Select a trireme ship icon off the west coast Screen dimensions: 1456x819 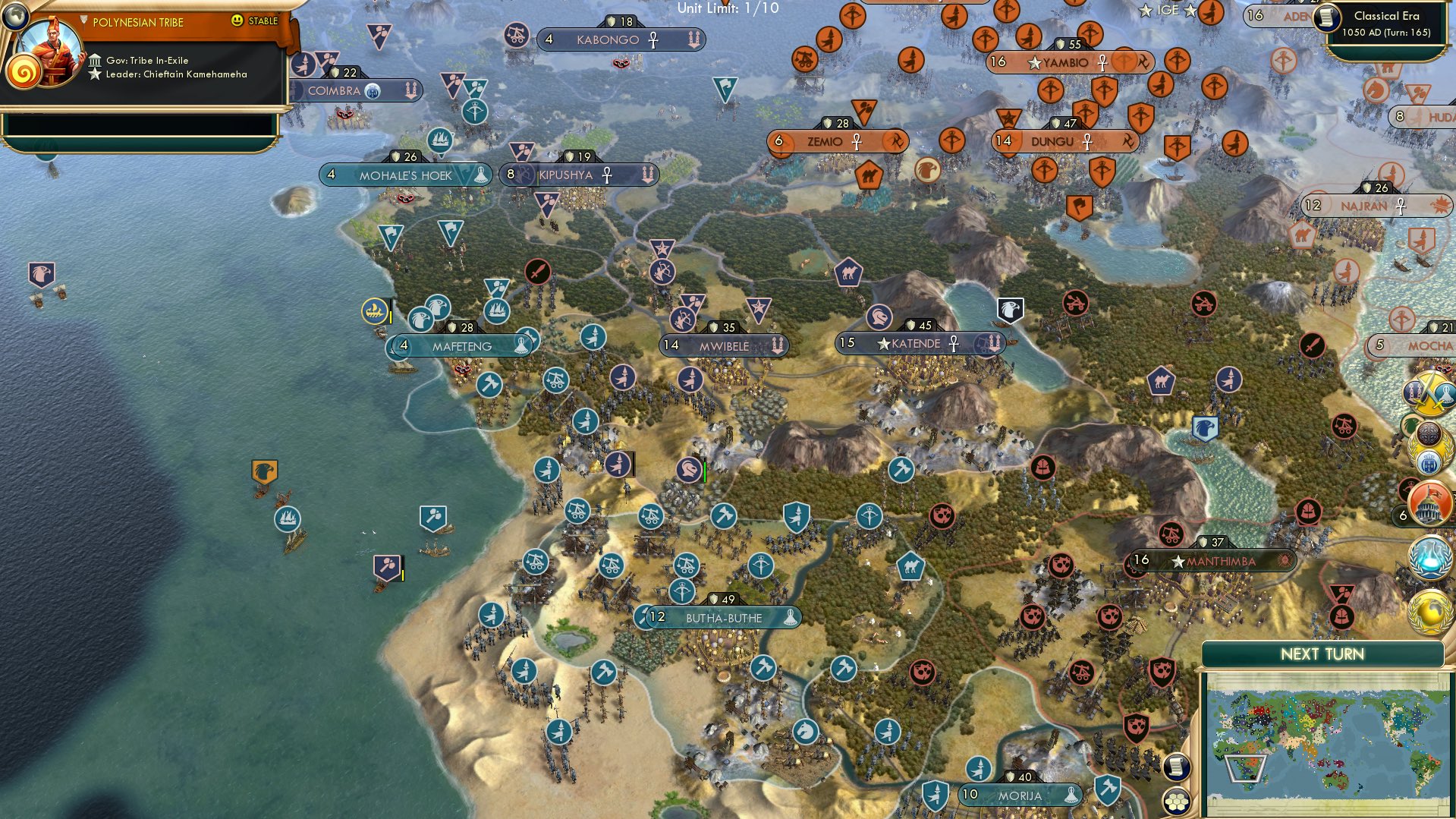click(x=287, y=518)
